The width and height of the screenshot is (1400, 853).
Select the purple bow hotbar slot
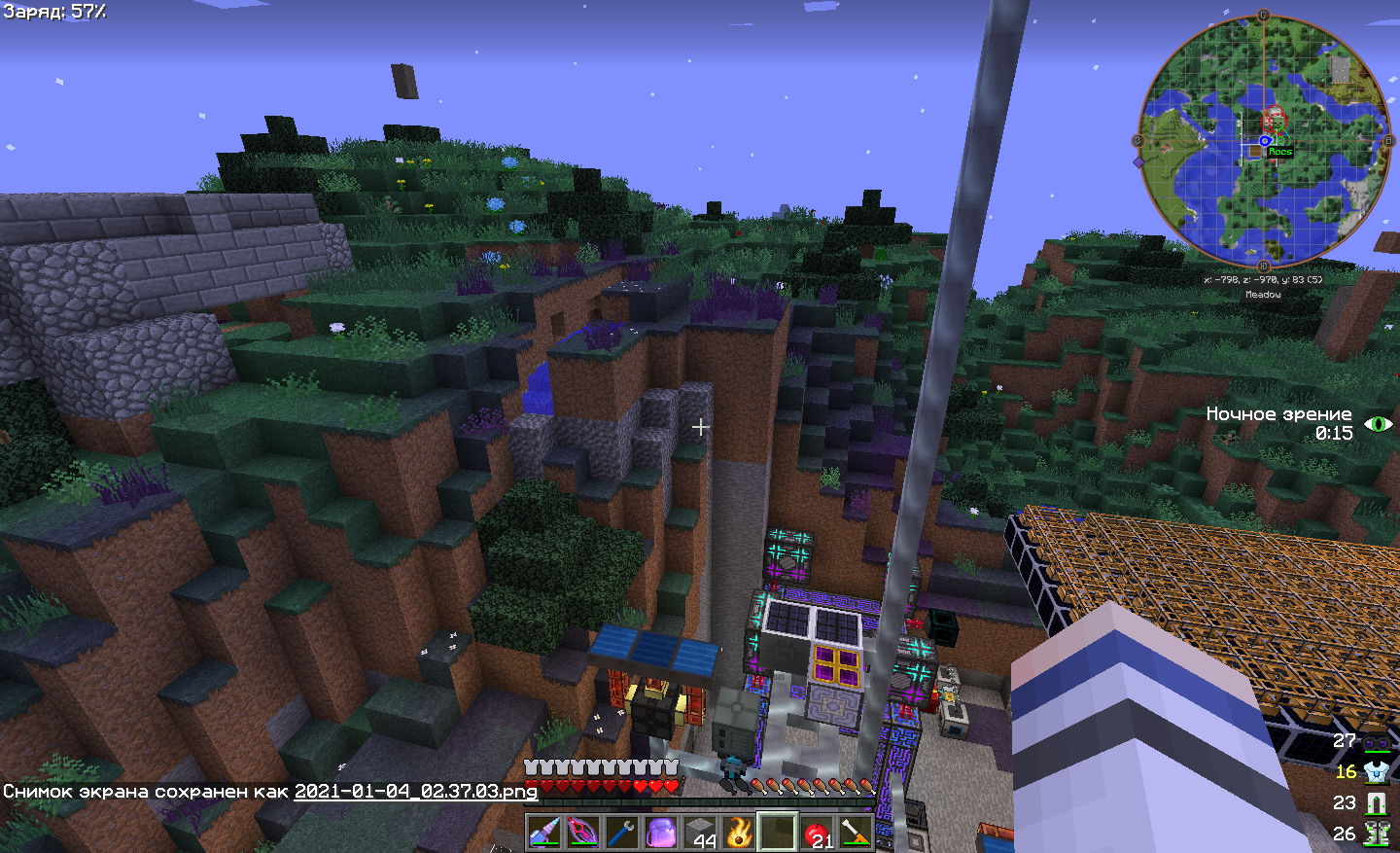tap(583, 833)
